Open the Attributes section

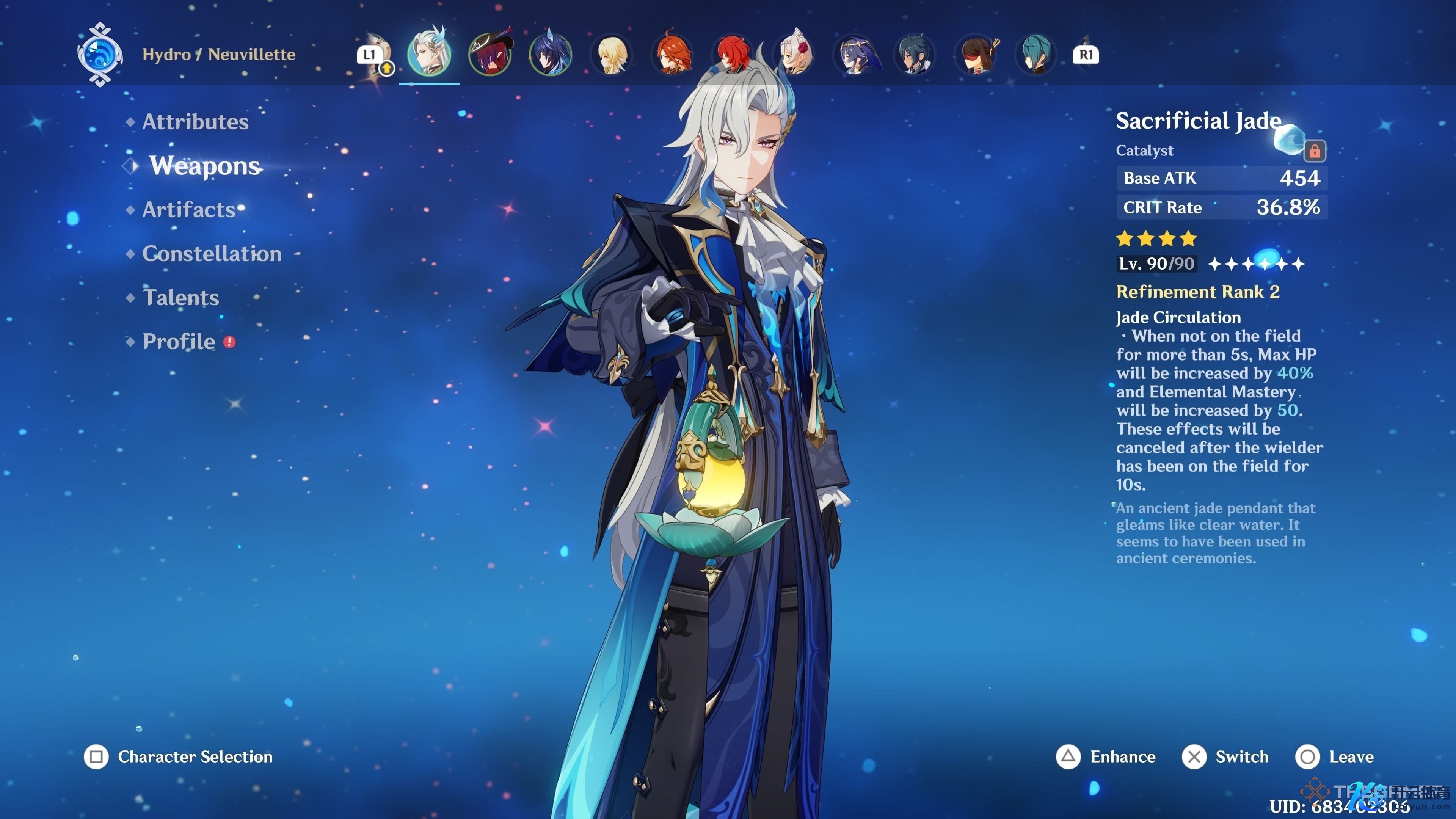(x=195, y=121)
